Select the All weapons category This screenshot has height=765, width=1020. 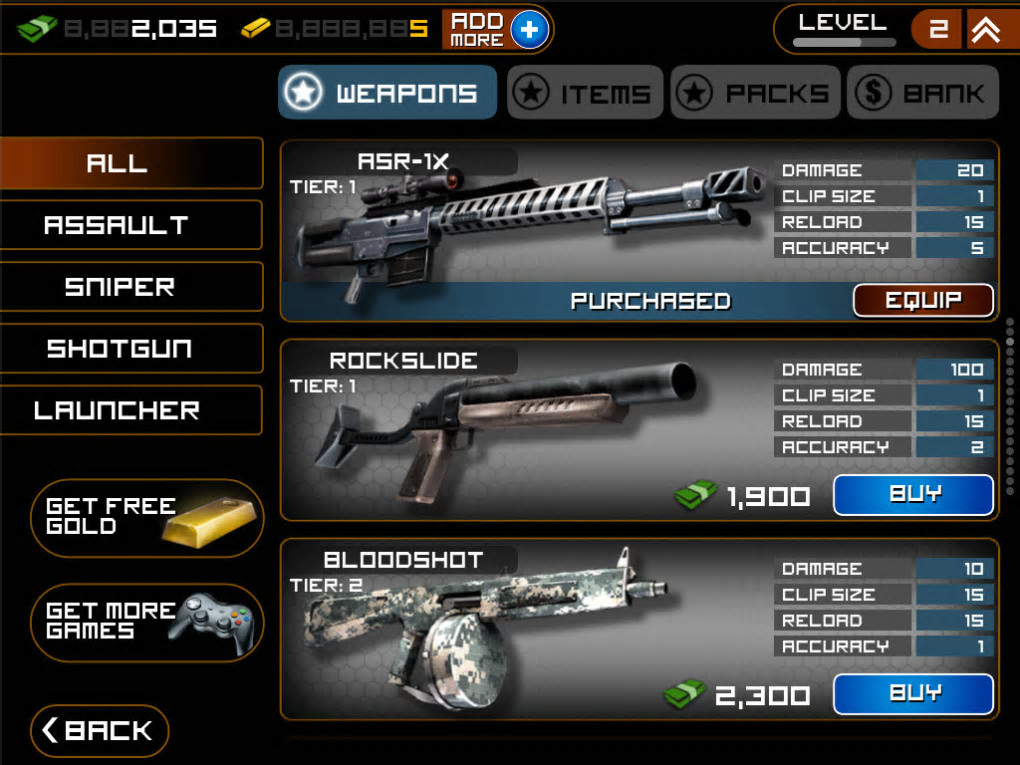pos(131,163)
